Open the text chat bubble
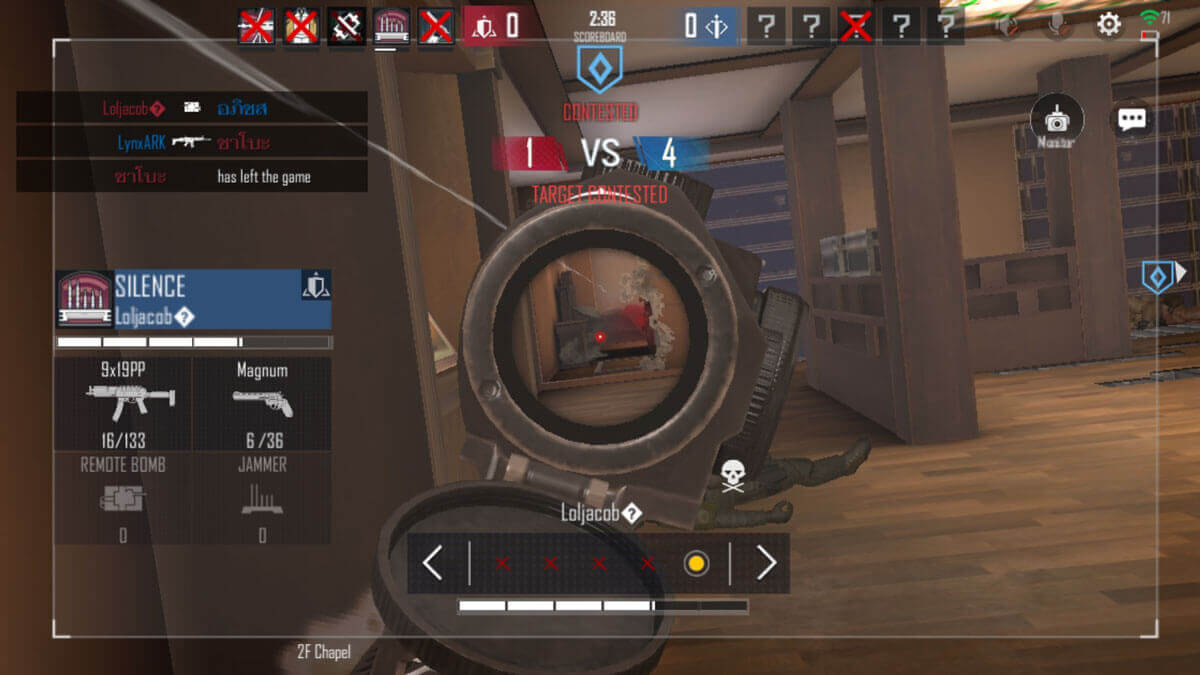This screenshot has height=675, width=1200. pyautogui.click(x=1132, y=120)
